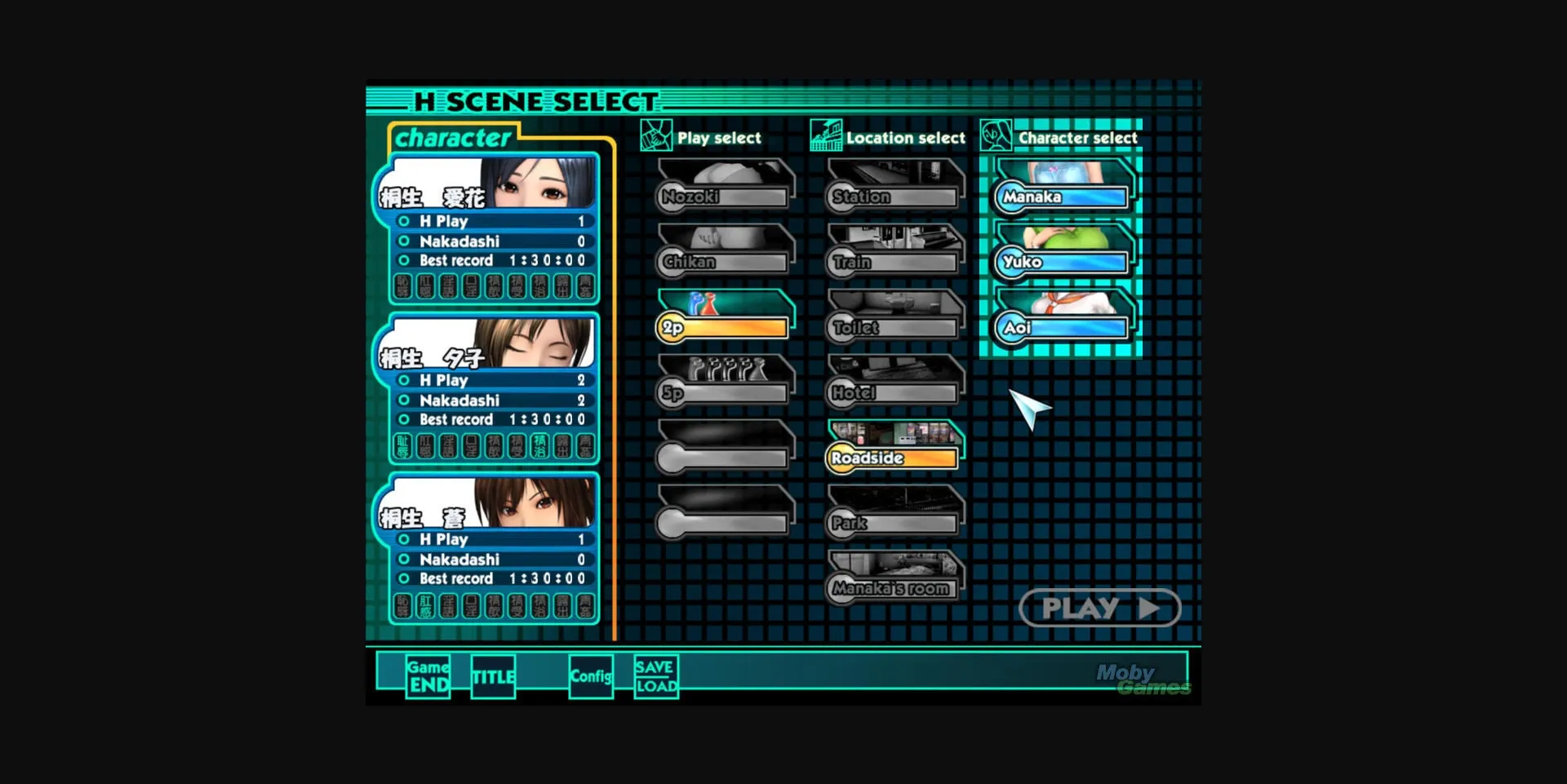Select the Chikan play thumbnail icon
Viewport: 1567px width, 784px height.
[723, 249]
